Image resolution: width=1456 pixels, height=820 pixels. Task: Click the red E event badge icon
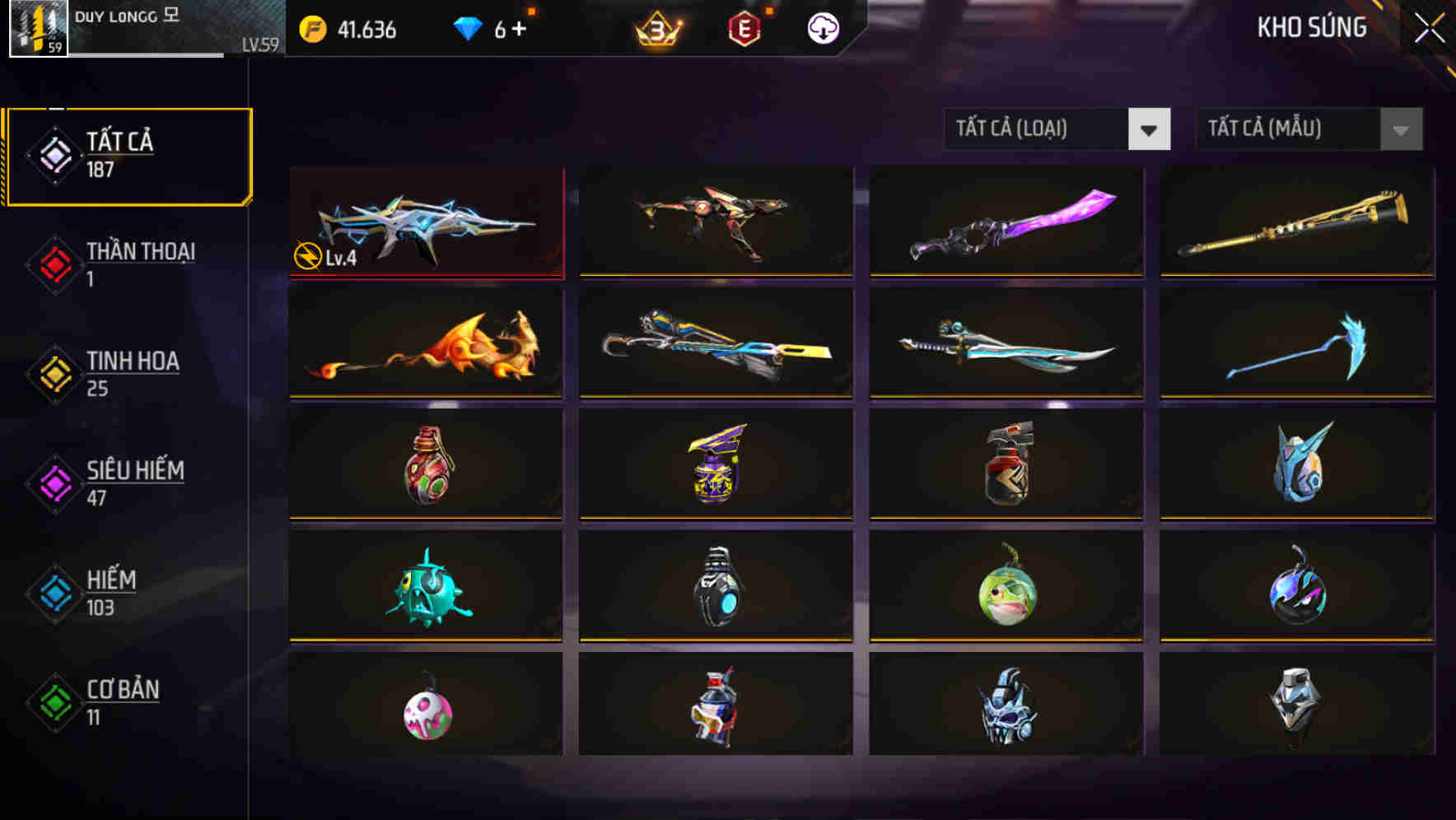click(x=744, y=27)
